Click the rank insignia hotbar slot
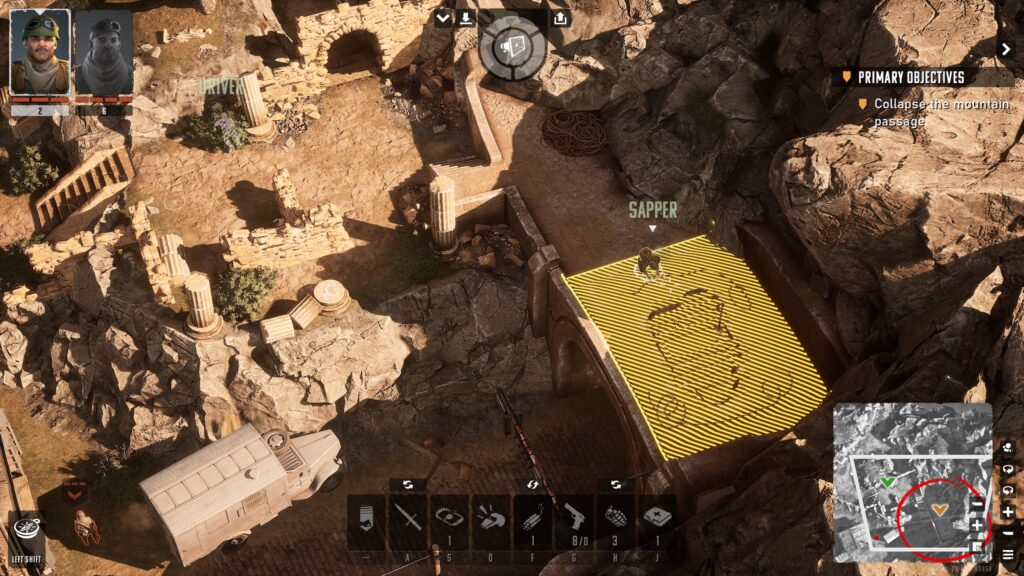This screenshot has width=1024, height=576. click(x=366, y=520)
